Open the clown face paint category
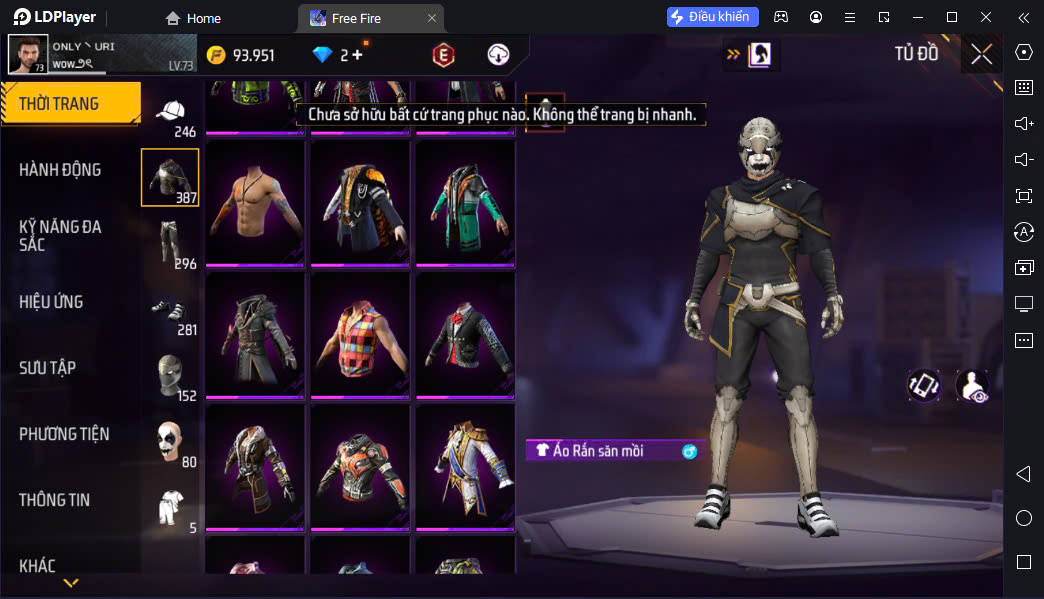1044x599 pixels. click(170, 441)
